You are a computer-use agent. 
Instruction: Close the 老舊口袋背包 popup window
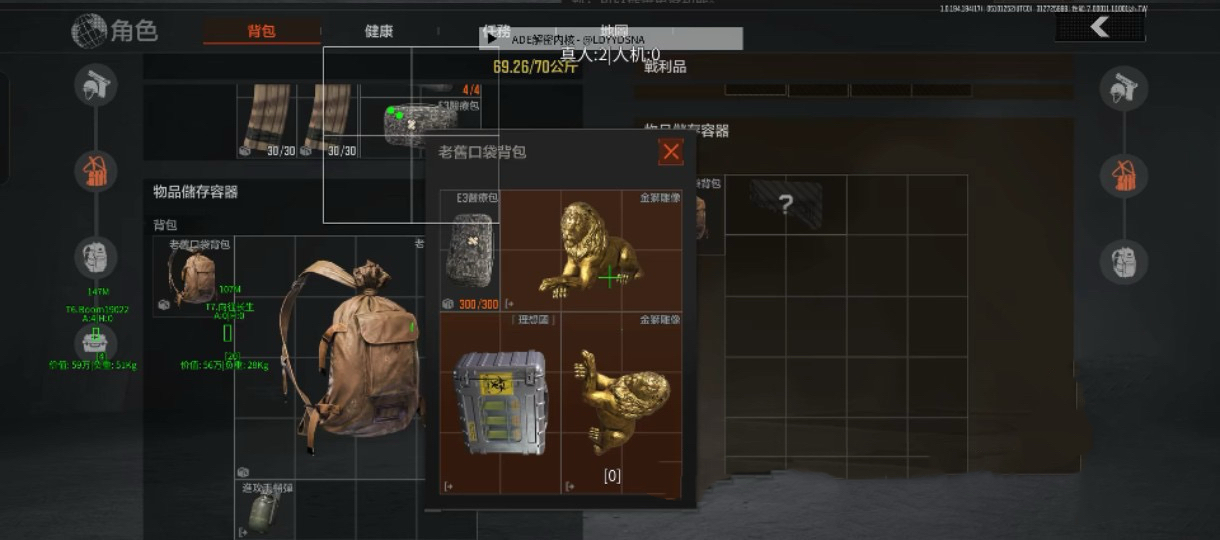tap(671, 152)
